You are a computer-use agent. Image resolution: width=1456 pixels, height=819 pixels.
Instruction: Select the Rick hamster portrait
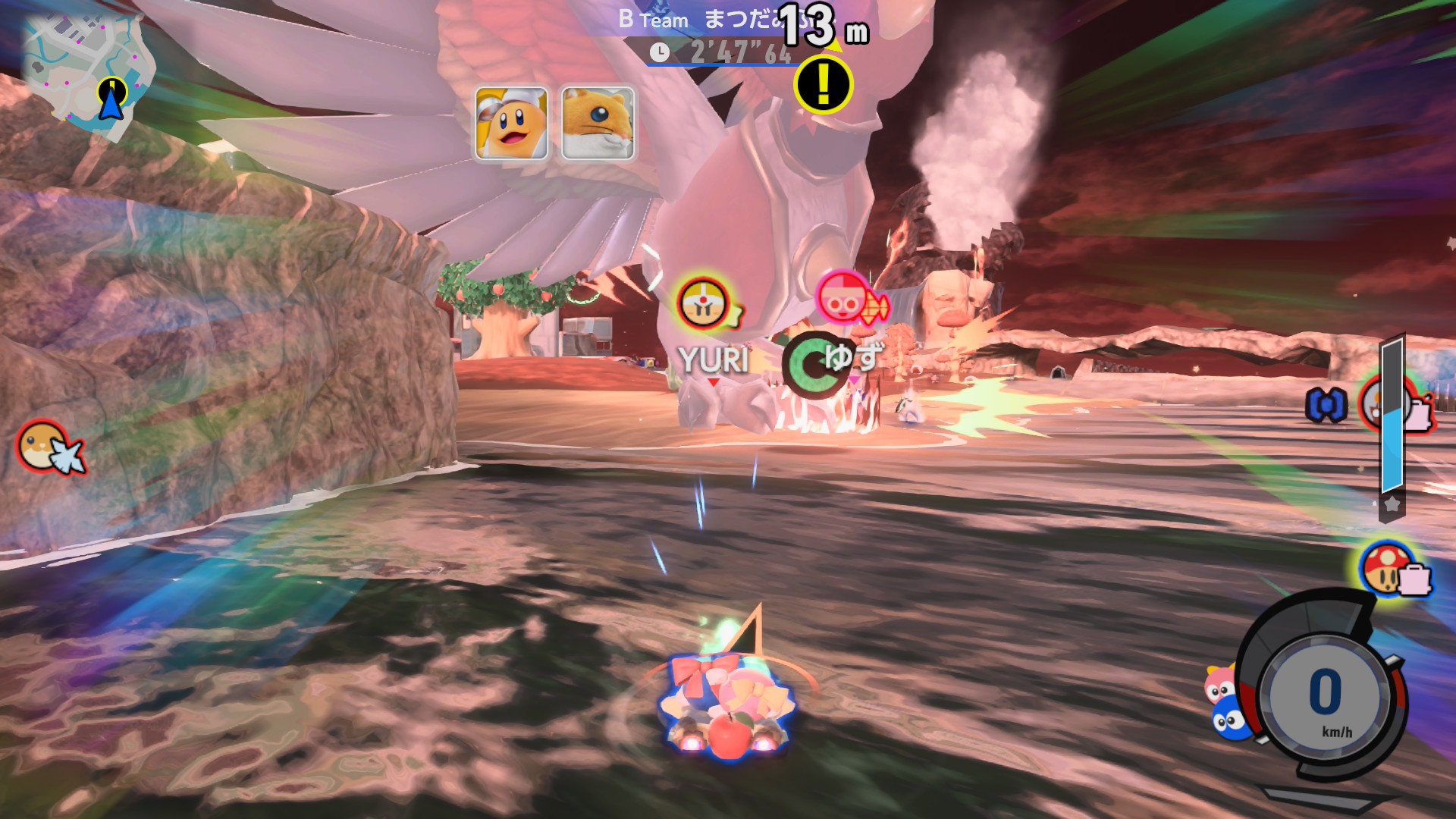click(598, 123)
